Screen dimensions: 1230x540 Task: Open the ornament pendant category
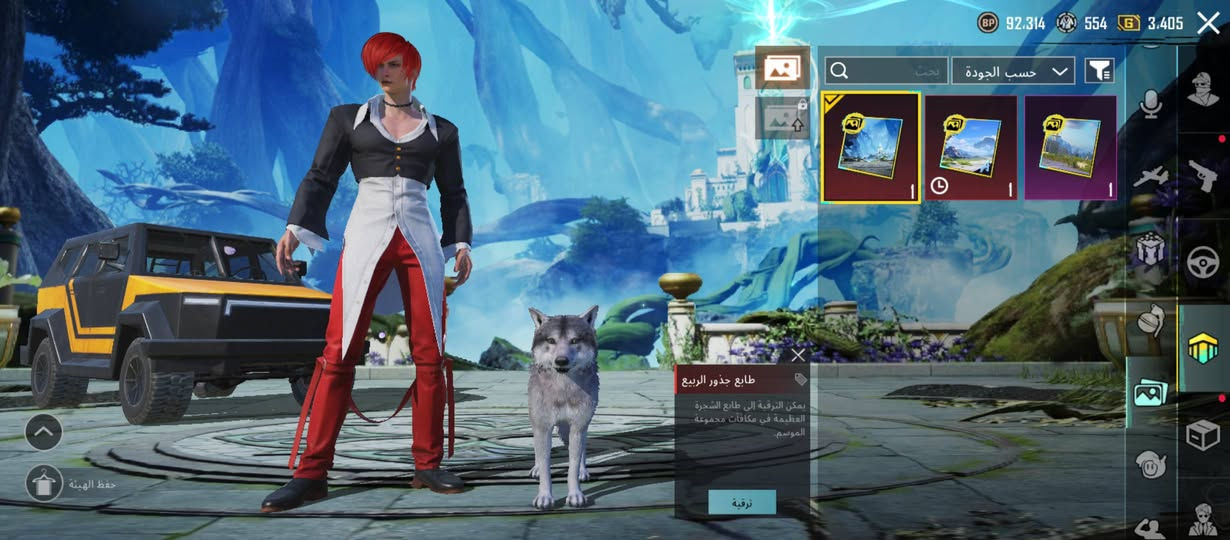point(1151,321)
